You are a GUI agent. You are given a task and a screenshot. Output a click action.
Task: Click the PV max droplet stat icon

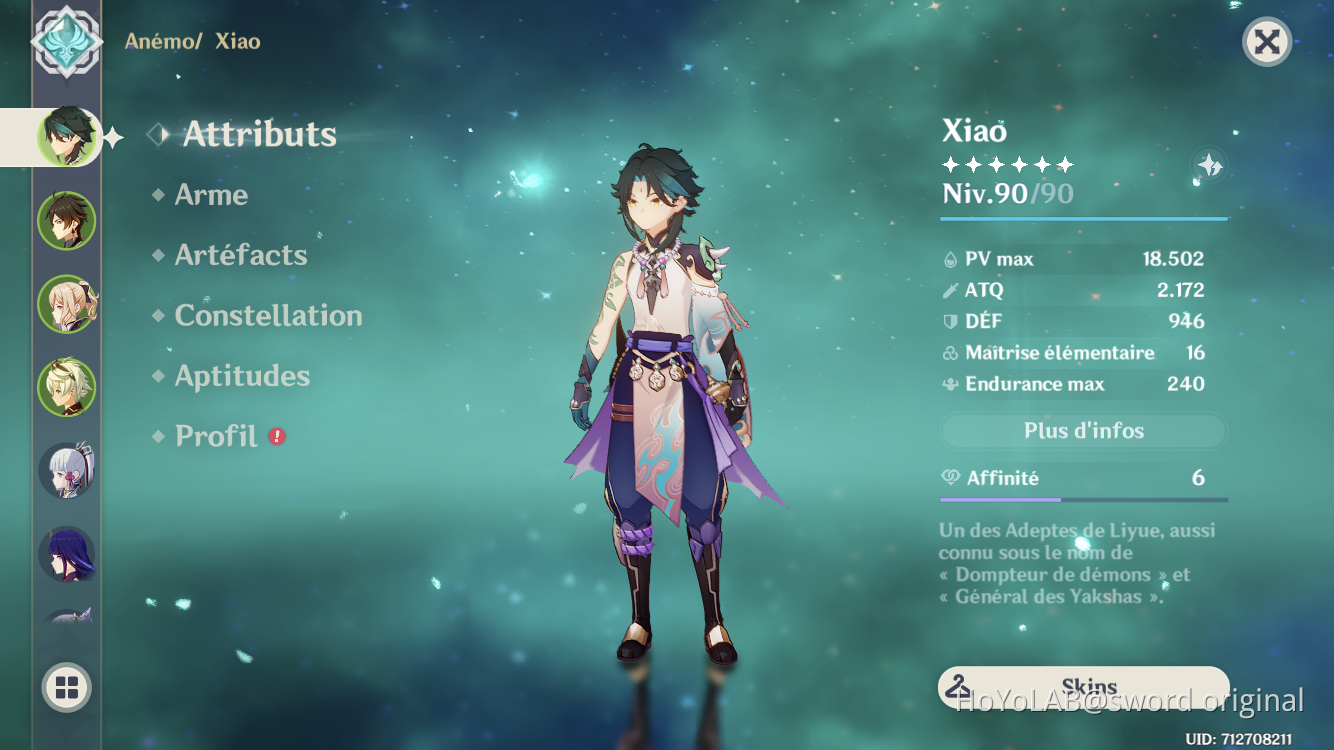[x=950, y=258]
